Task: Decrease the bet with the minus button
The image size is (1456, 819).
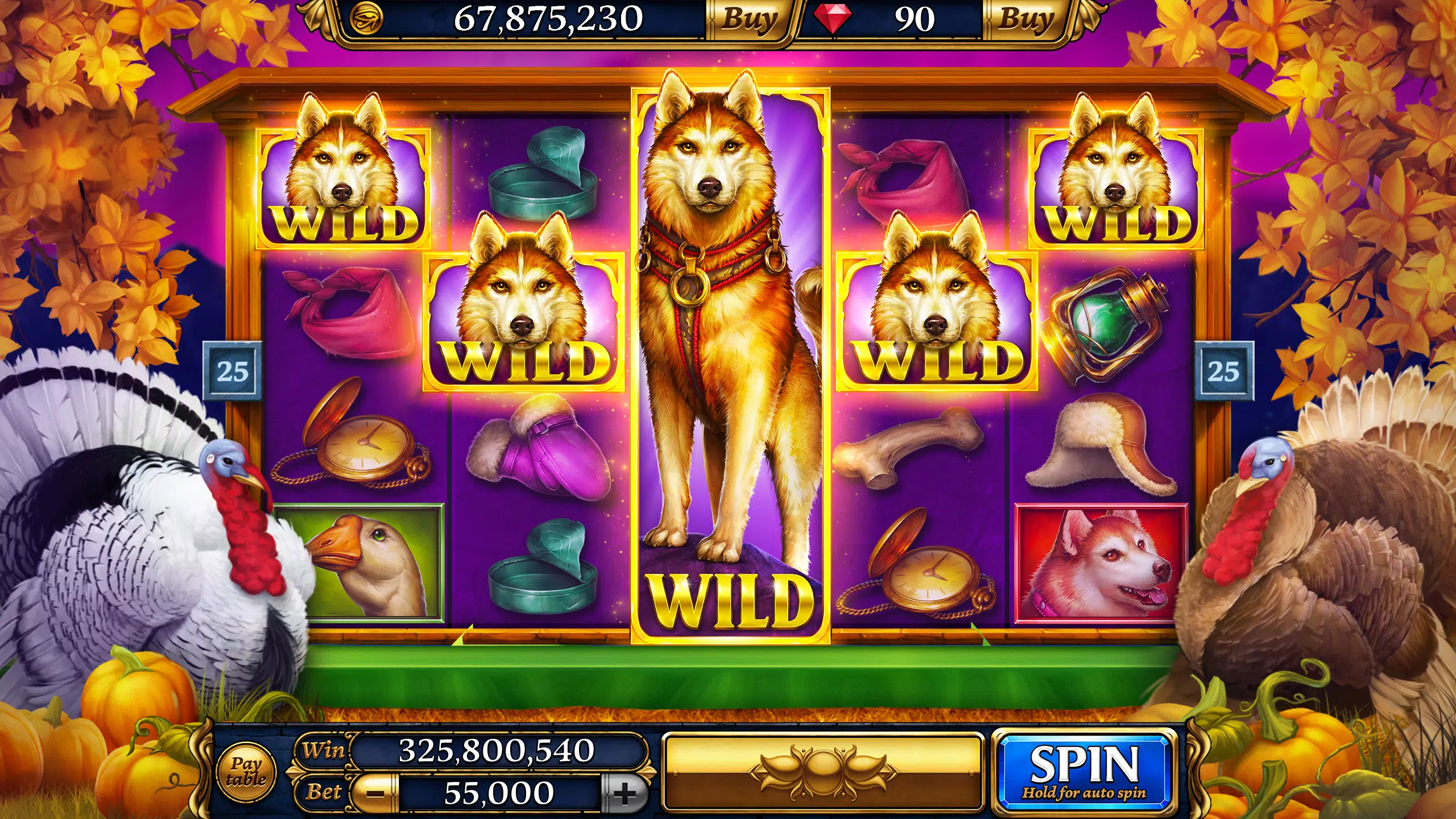Action: coord(375,793)
